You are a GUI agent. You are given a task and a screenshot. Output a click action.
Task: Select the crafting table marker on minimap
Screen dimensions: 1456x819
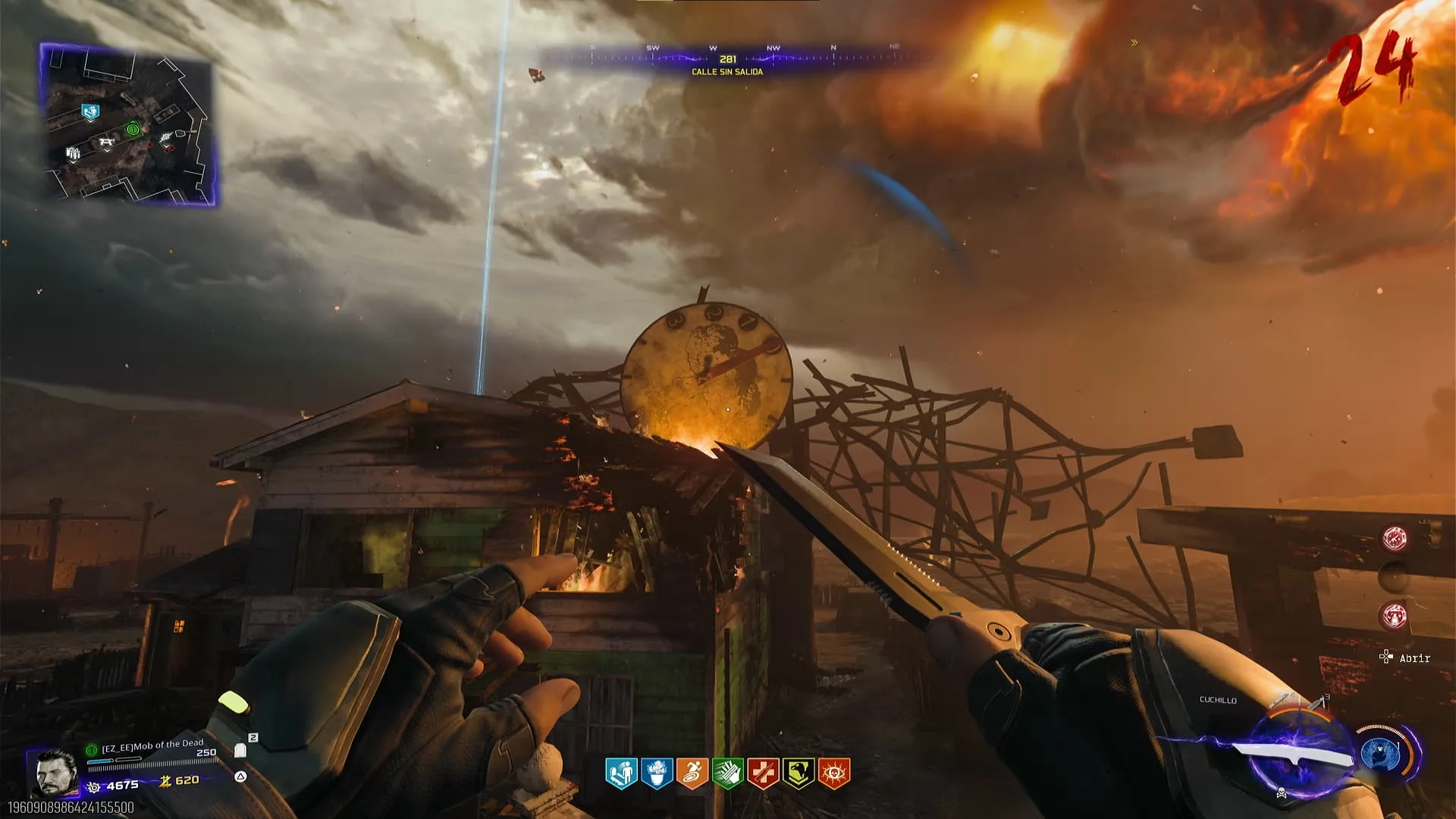(x=105, y=142)
